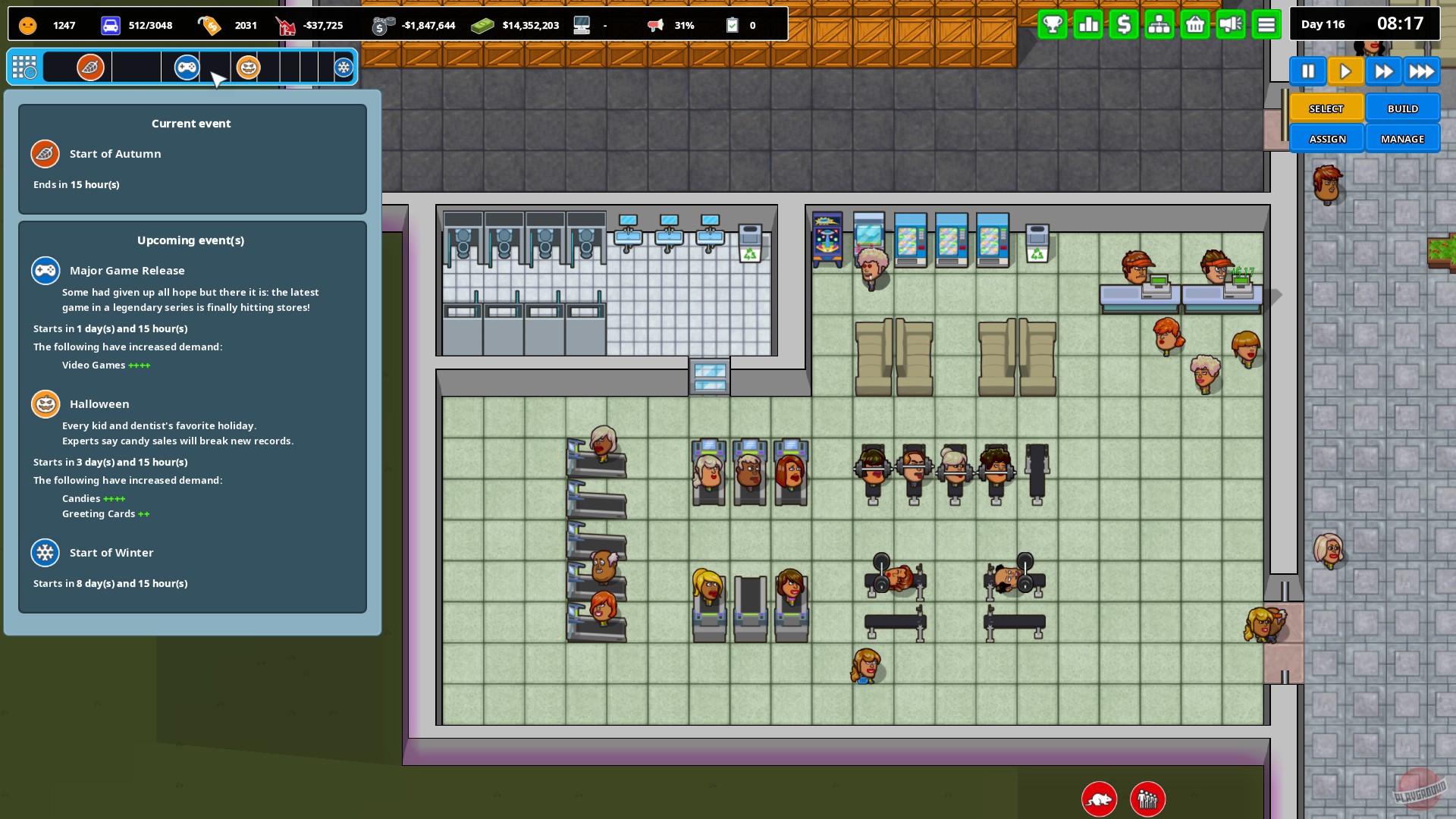1456x819 pixels.
Task: Click the MANAGE button
Action: point(1402,138)
